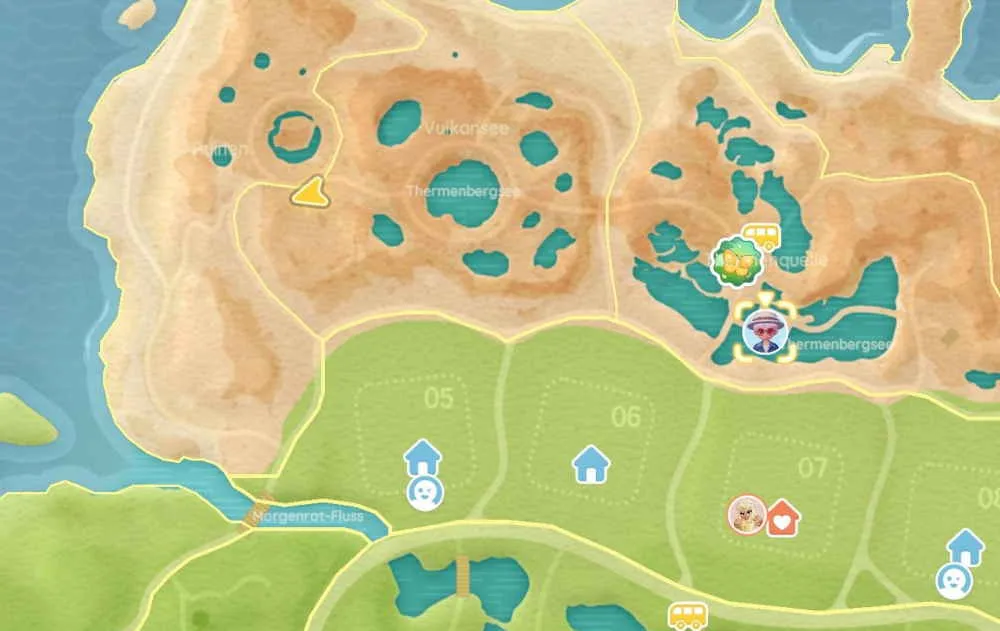The image size is (1000, 631).
Task: Click the blue house marker near plot 08
Action: 966,546
